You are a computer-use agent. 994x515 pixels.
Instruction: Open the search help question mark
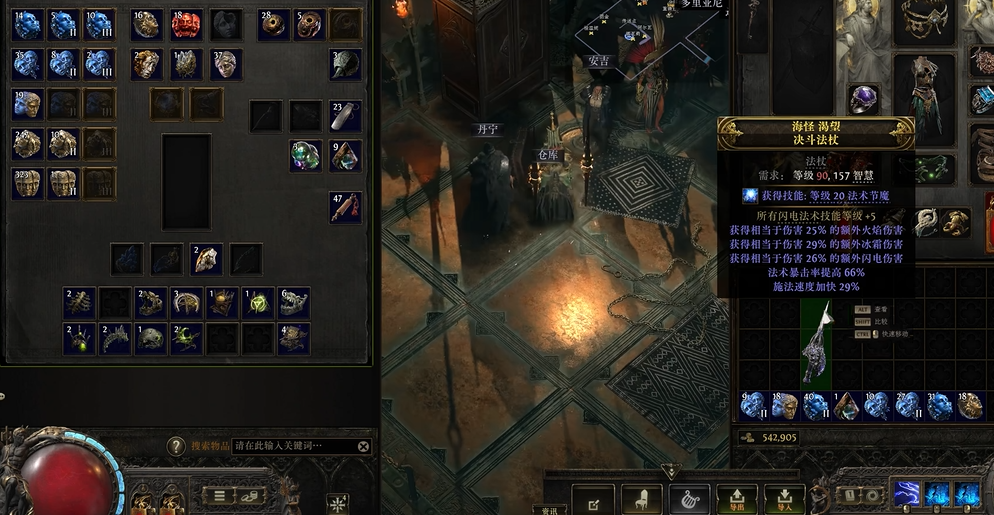pos(176,447)
